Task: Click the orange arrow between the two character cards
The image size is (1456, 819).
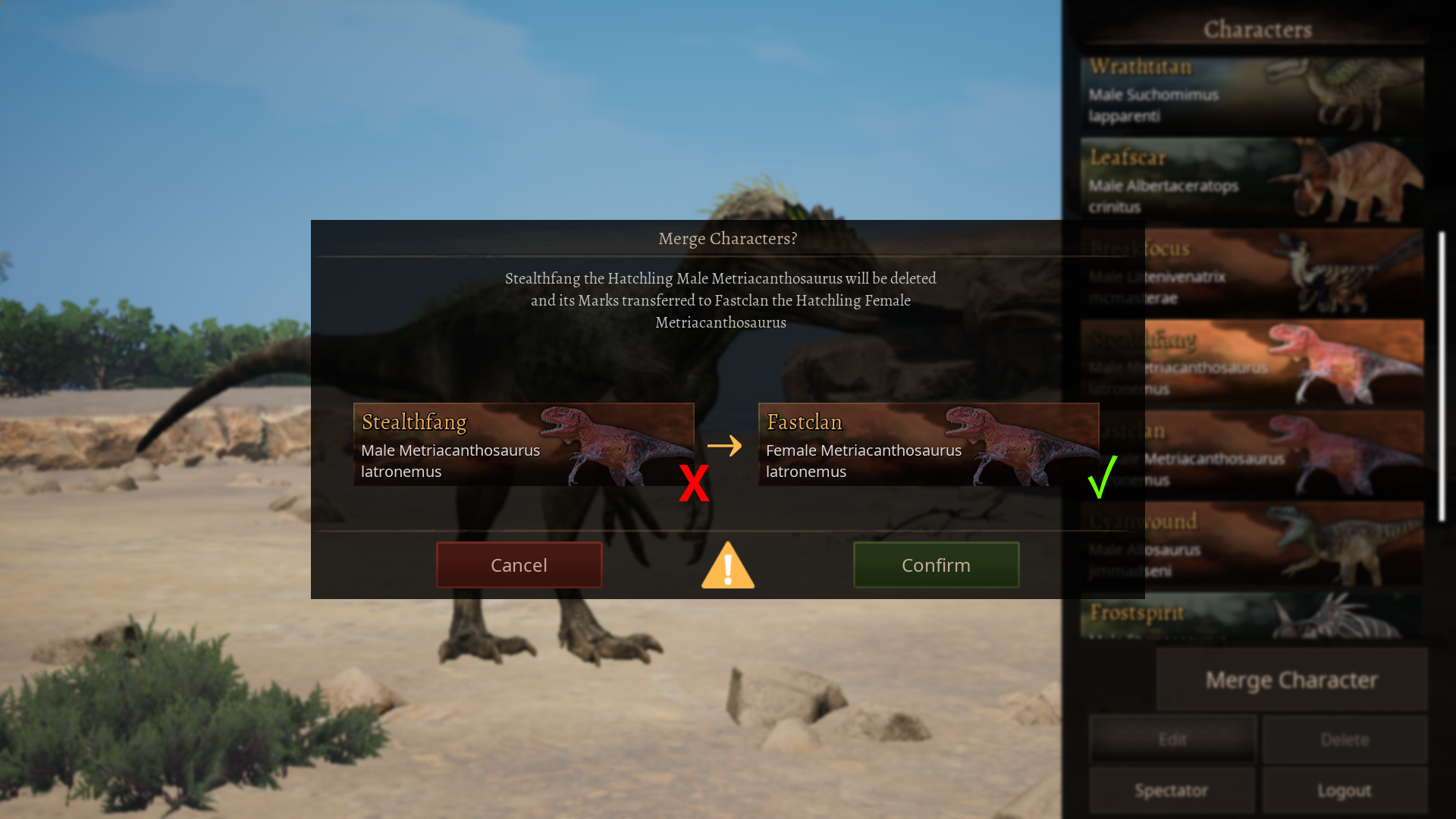Action: click(726, 447)
